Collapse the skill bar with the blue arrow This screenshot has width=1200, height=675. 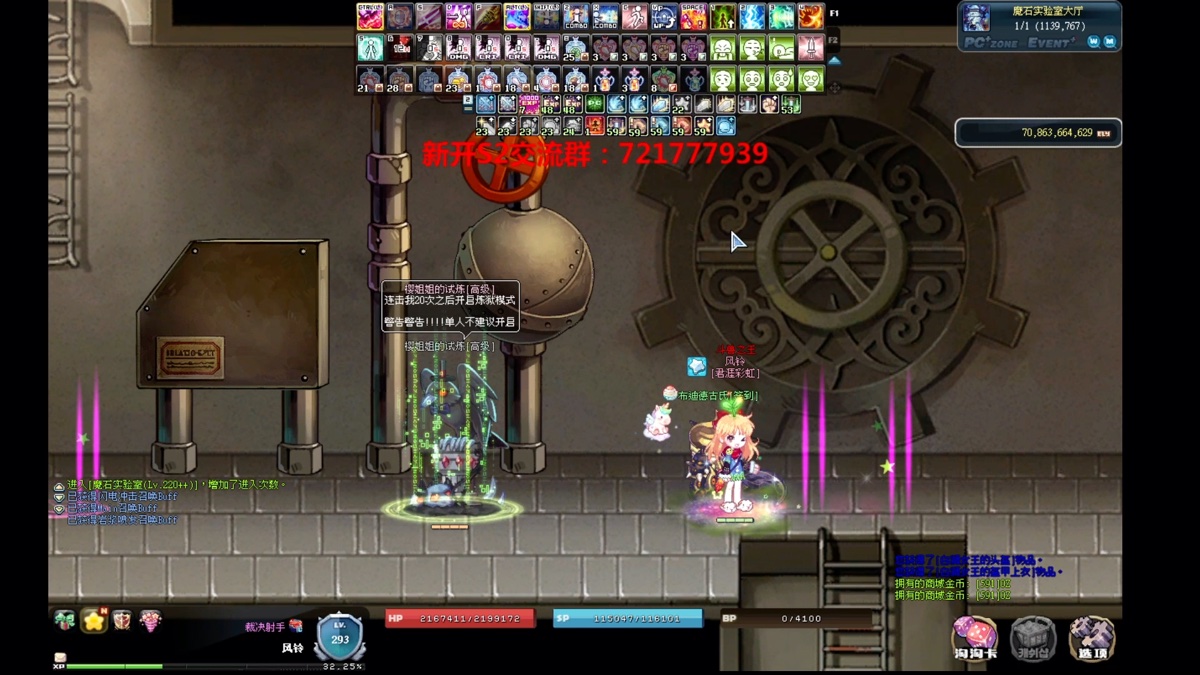(834, 60)
